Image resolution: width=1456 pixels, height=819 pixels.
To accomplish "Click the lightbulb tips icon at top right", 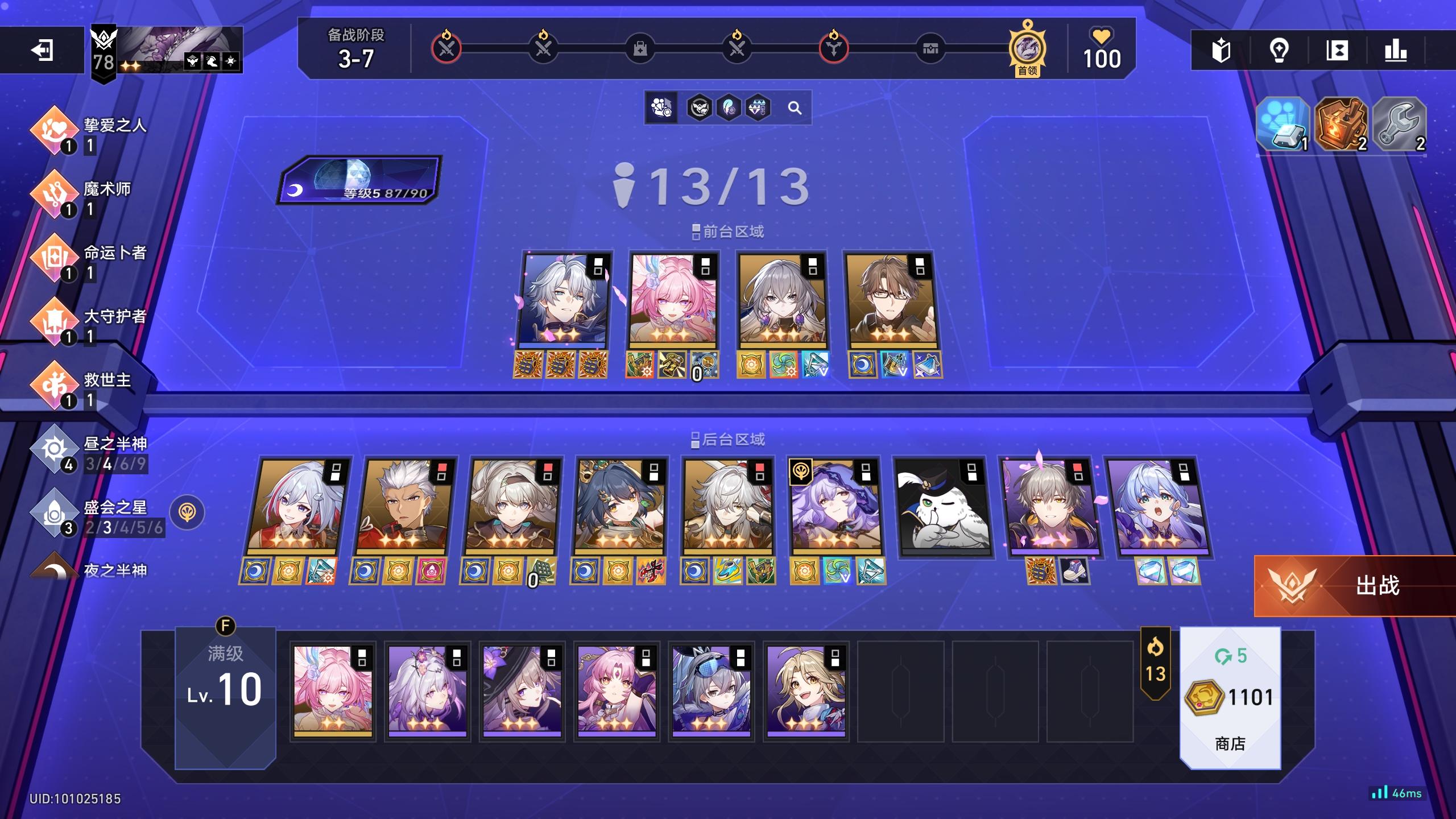I will (1279, 51).
